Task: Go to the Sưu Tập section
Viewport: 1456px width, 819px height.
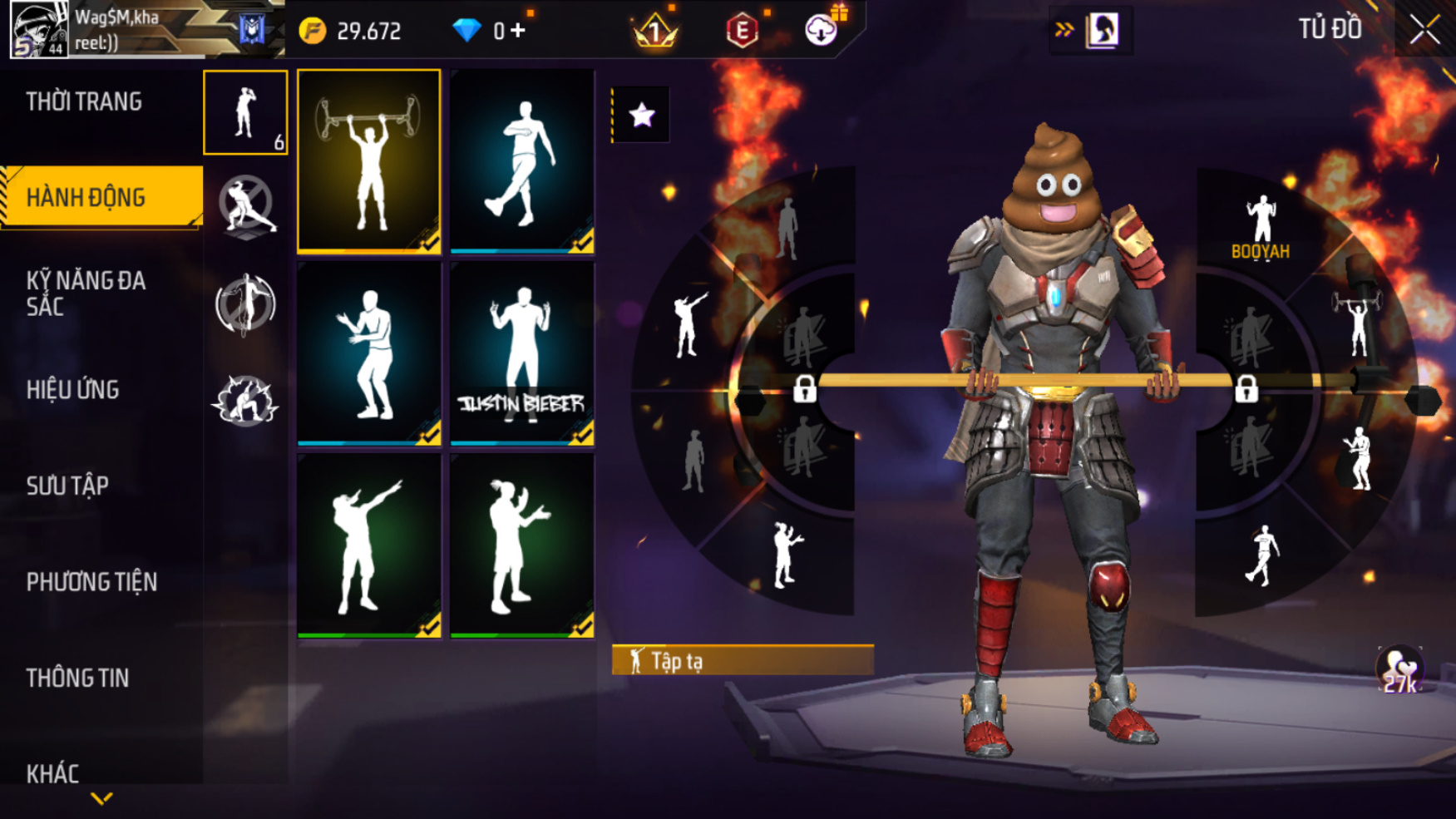Action: coord(67,486)
